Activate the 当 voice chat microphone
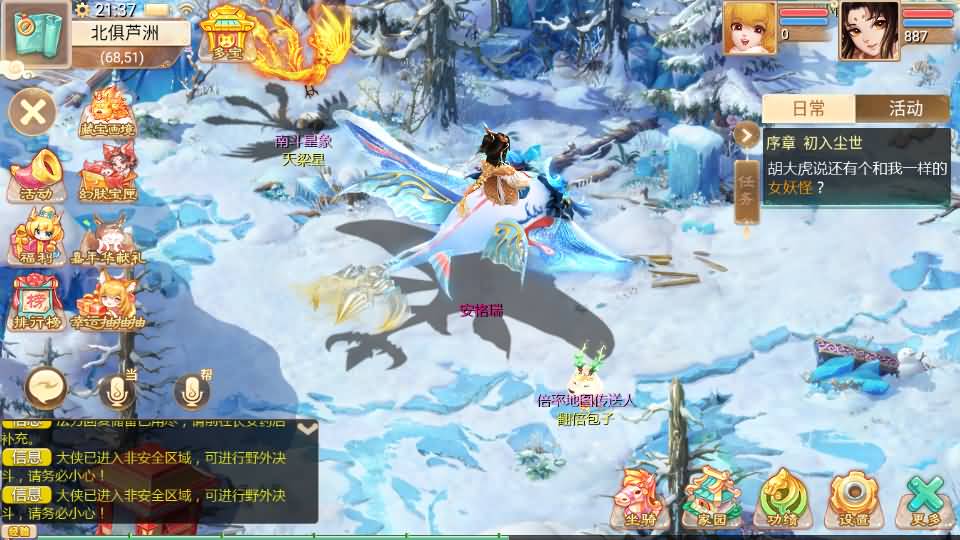Viewport: 960px width, 540px height. (117, 390)
